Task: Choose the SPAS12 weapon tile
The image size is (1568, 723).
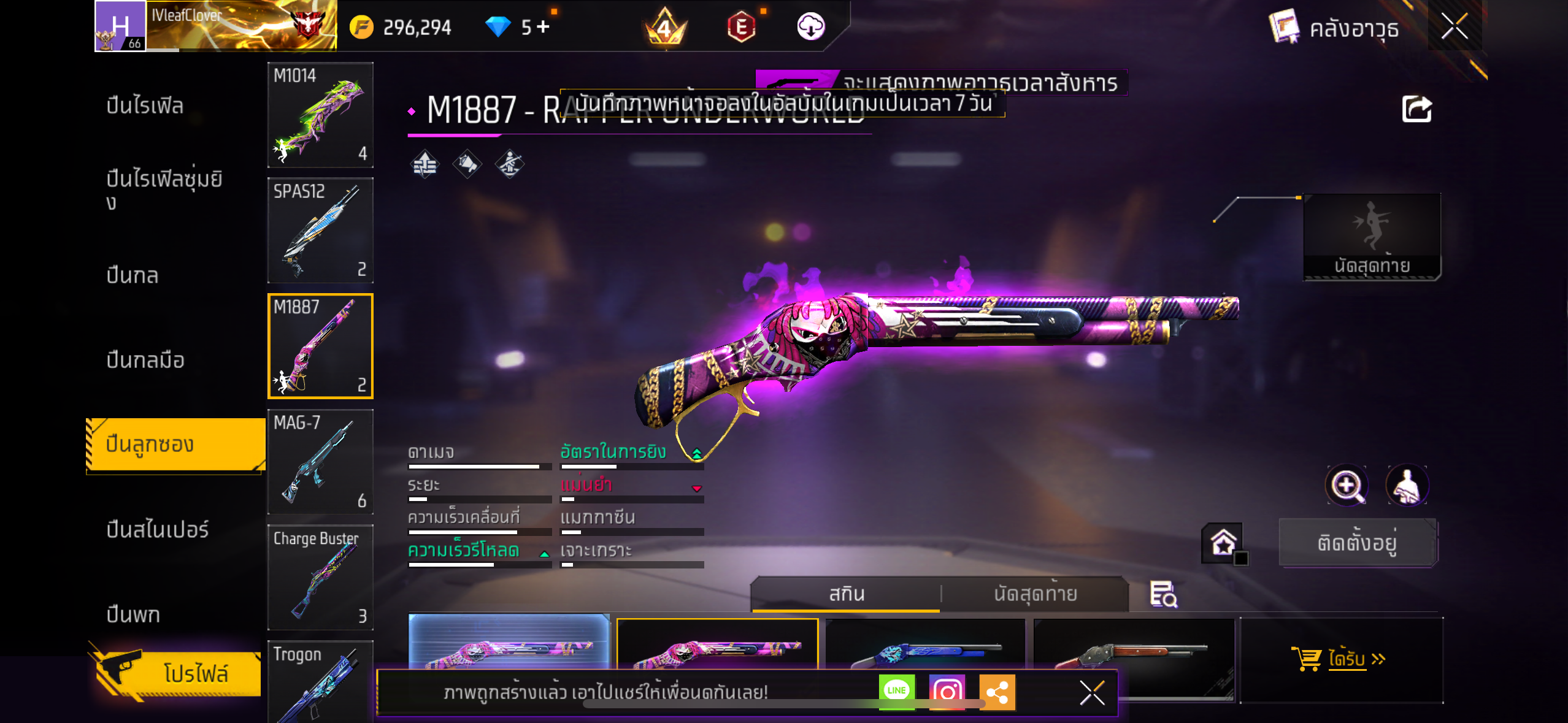Action: 320,230
